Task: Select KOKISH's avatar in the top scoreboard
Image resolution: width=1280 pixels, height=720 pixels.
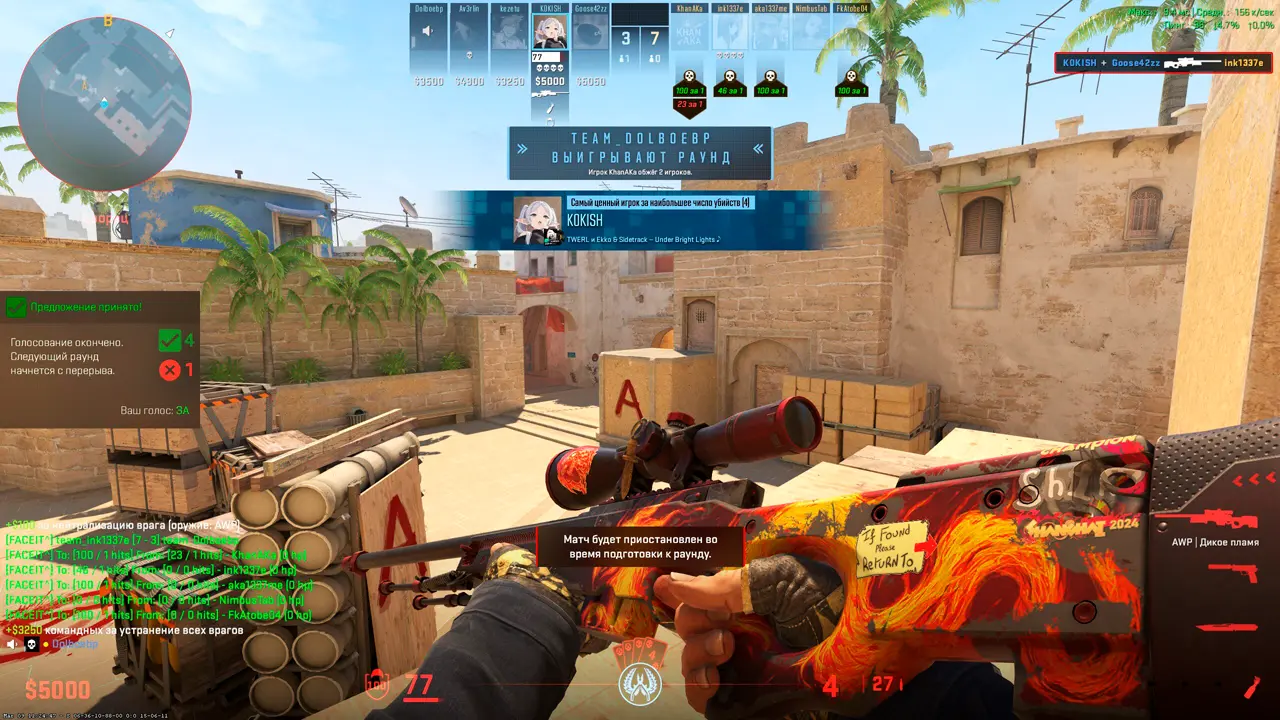Action: (x=550, y=33)
